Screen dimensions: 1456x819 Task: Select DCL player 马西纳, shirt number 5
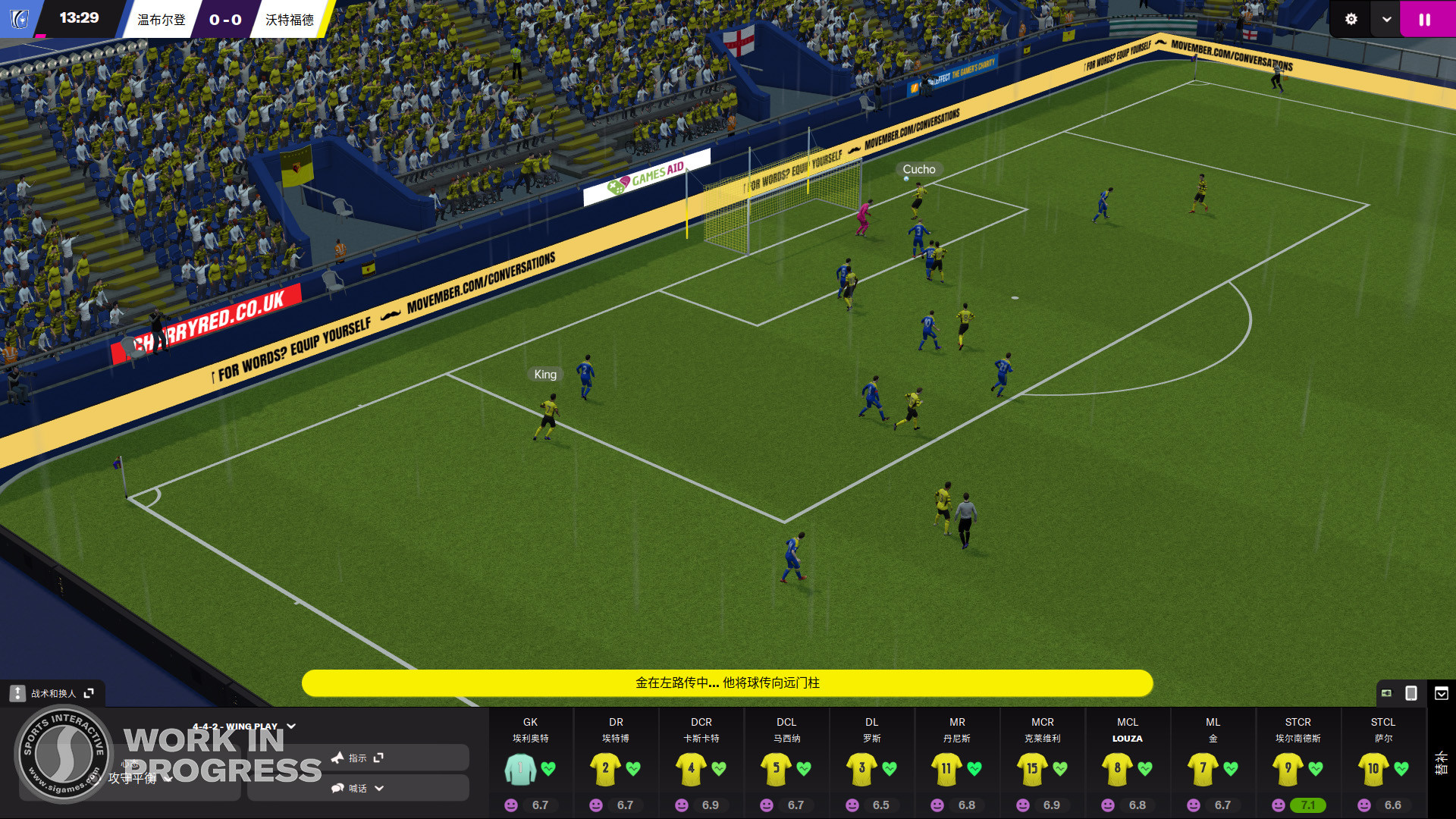tap(776, 768)
